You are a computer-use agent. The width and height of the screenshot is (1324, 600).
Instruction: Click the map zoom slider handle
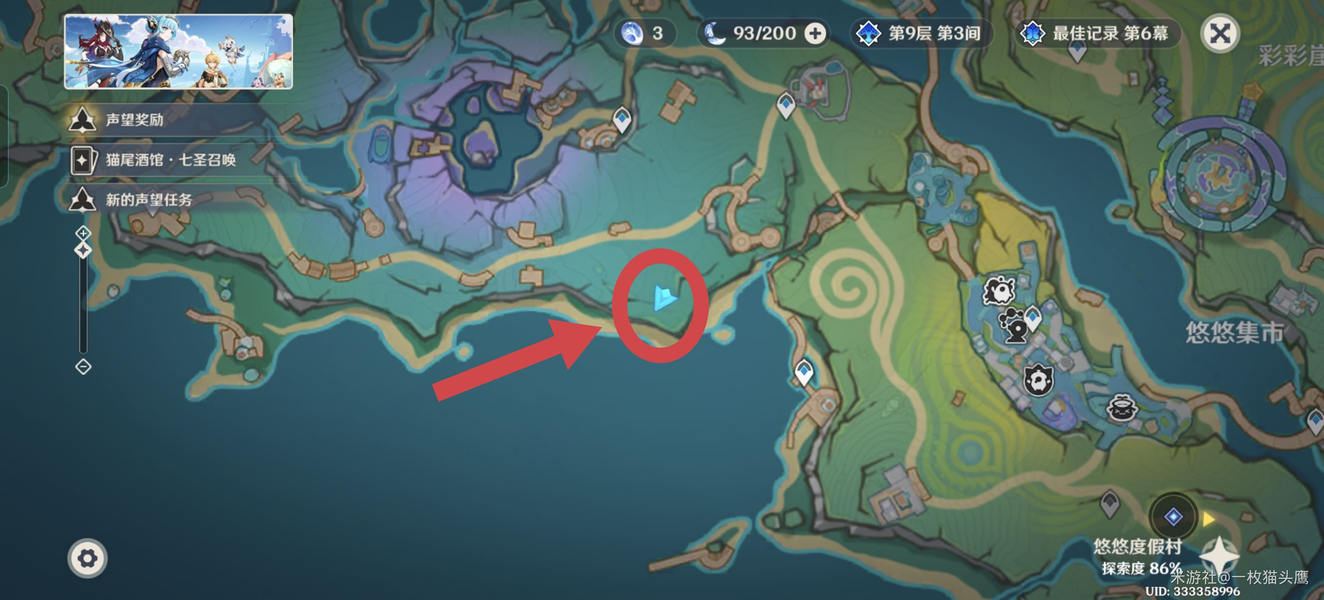[x=83, y=250]
